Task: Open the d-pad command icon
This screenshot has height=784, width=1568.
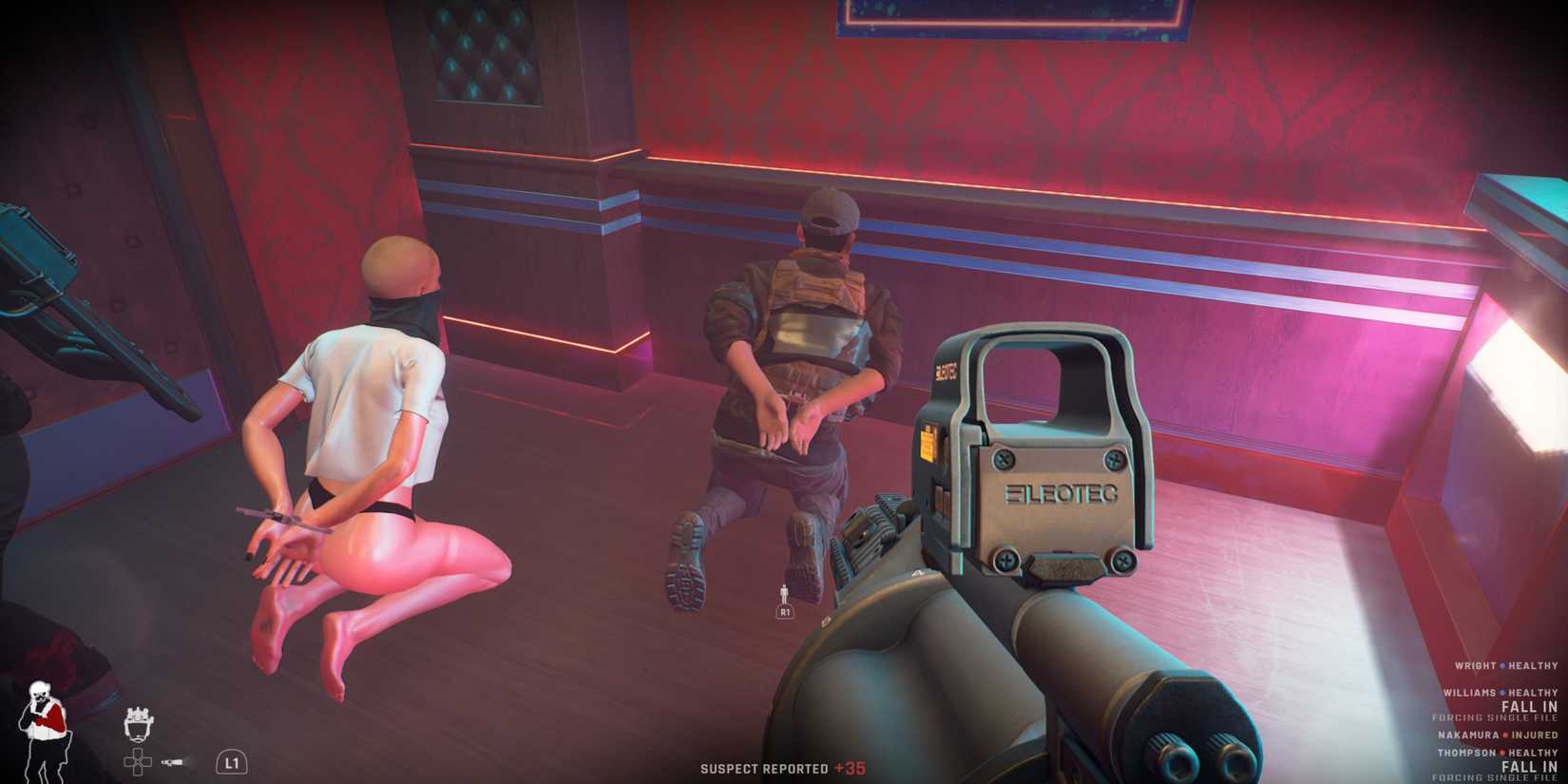Action: 138,760
